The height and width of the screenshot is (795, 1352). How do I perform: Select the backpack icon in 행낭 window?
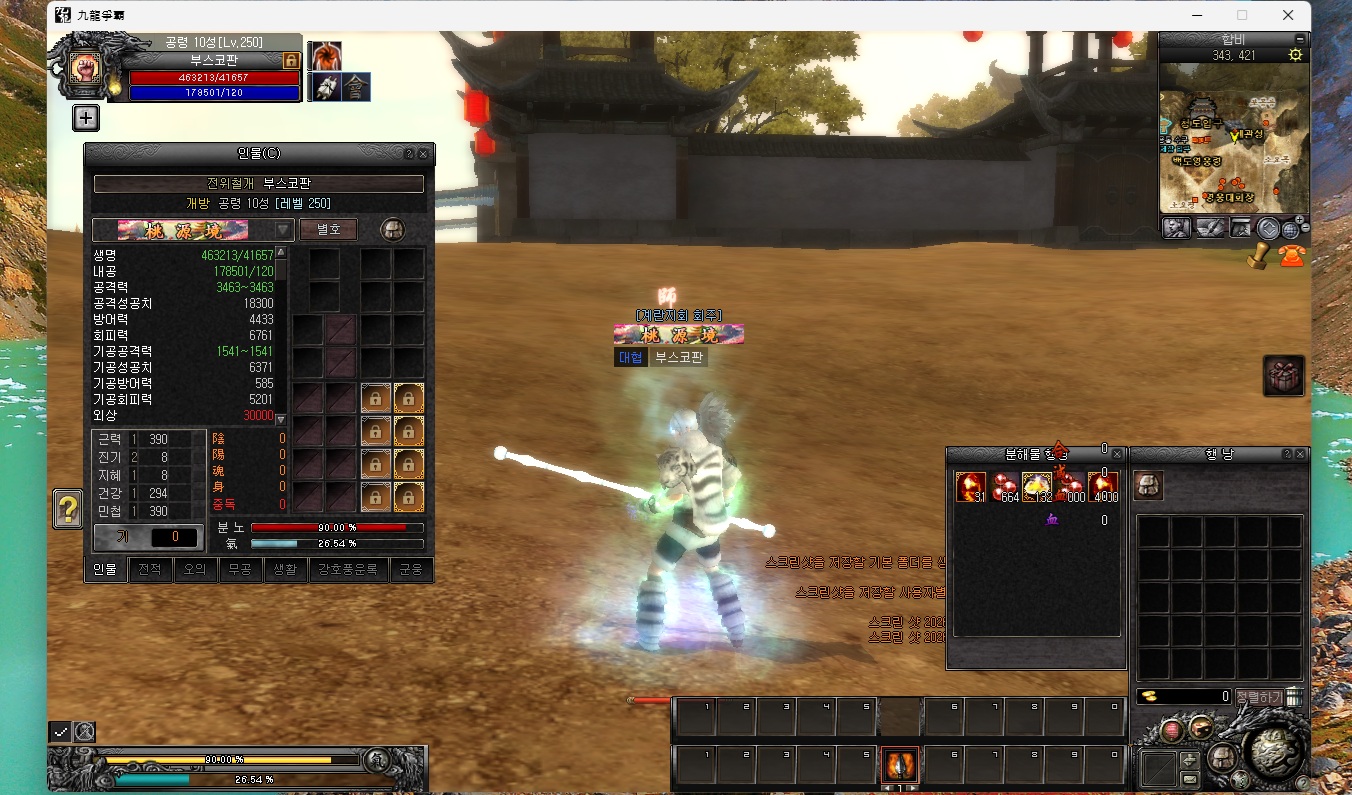(x=1148, y=486)
